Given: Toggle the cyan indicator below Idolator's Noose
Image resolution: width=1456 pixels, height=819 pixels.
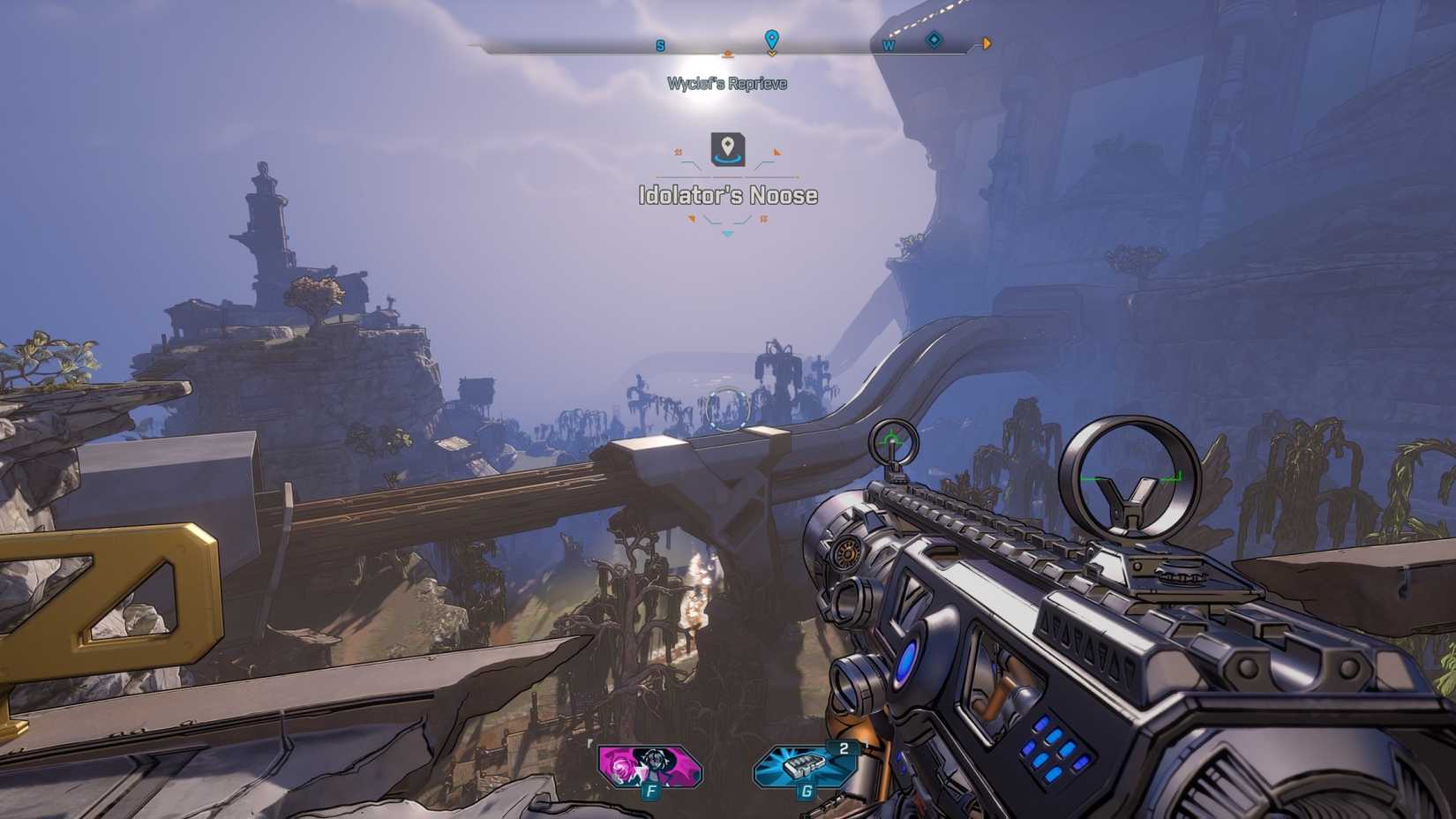Looking at the screenshot, I should coord(726,234).
